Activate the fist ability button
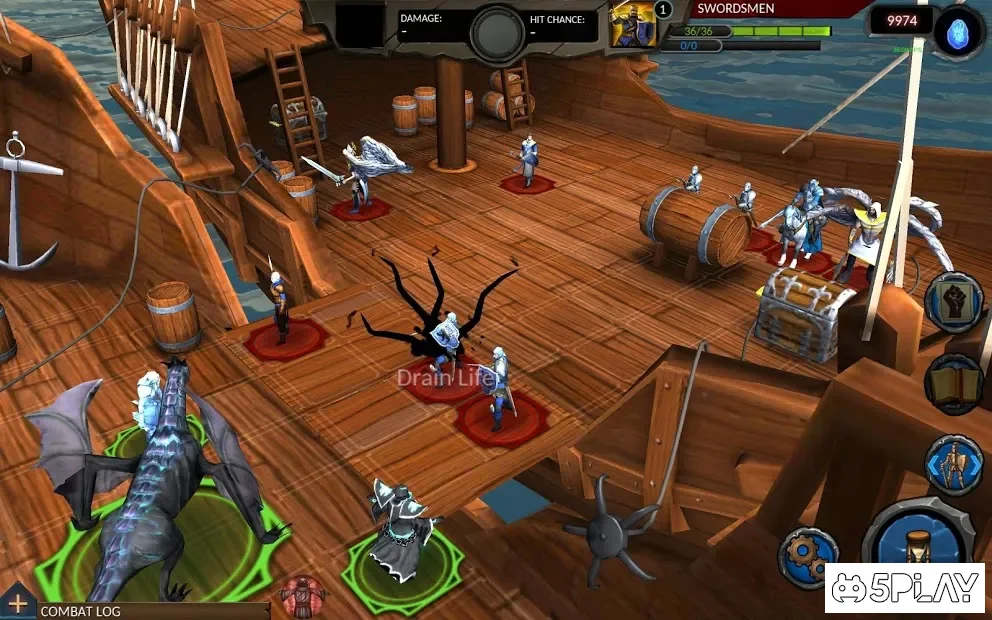The image size is (992, 620). (x=954, y=303)
